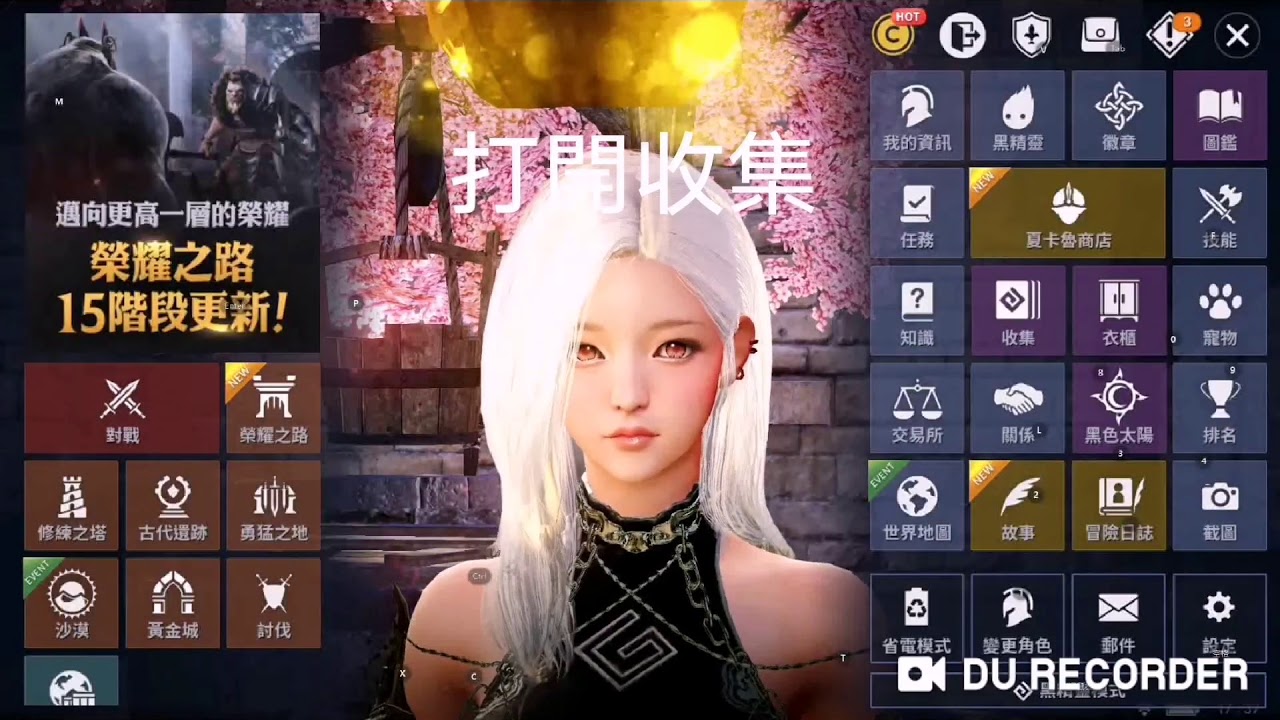The height and width of the screenshot is (720, 1280).
Task: Open the 世界地圖 world map
Action: click(x=916, y=505)
